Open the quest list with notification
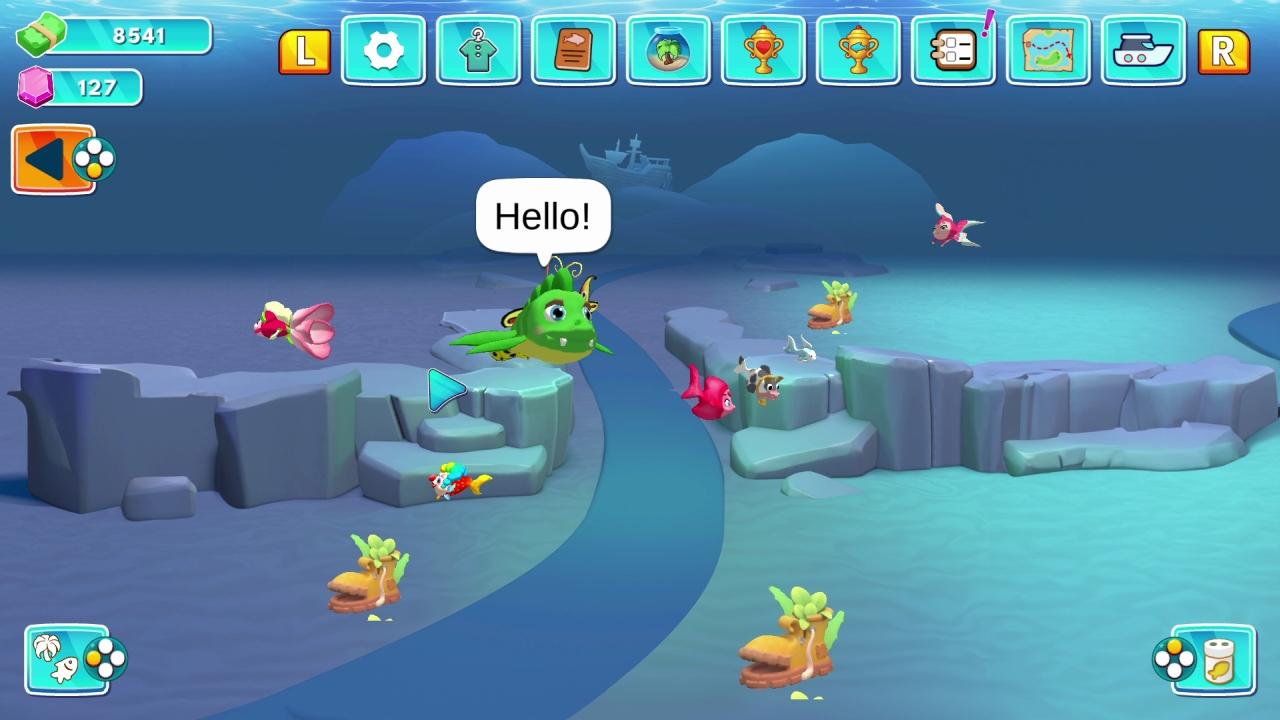This screenshot has height=720, width=1280. pyautogui.click(x=953, y=50)
